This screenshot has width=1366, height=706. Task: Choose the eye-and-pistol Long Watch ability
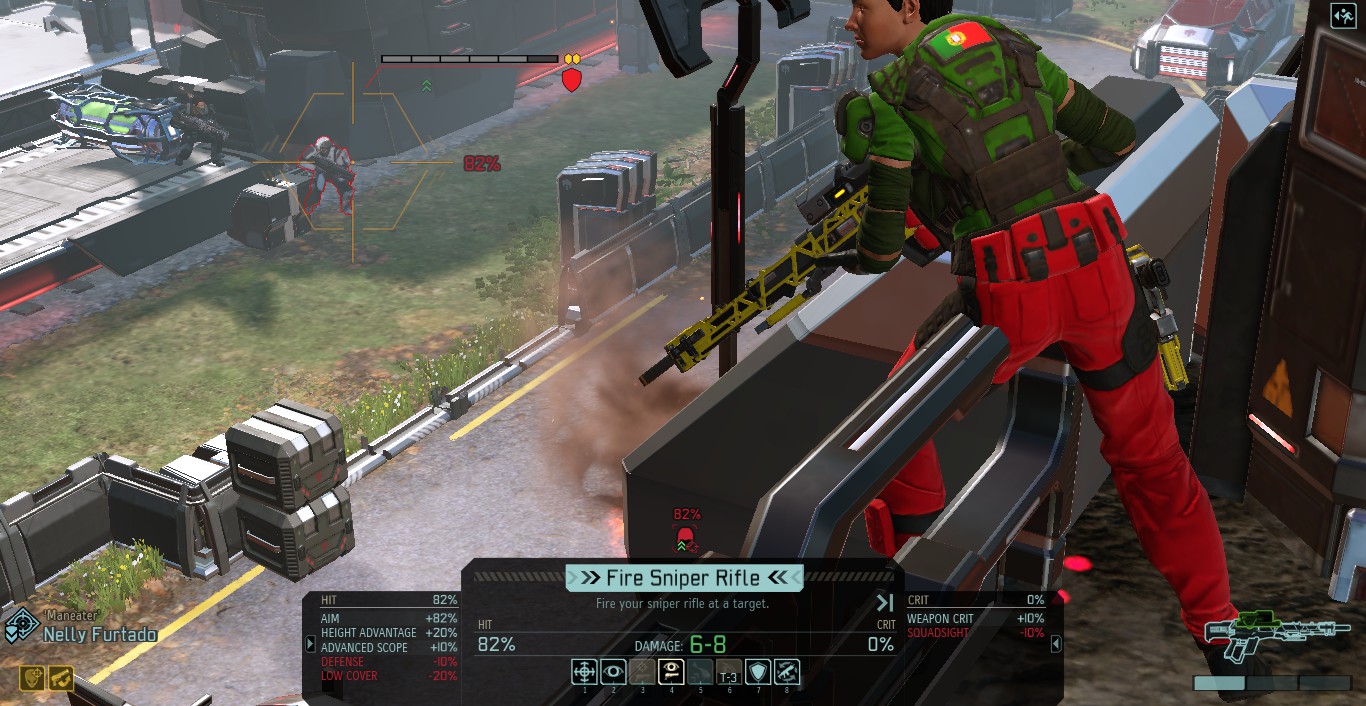pyautogui.click(x=671, y=671)
